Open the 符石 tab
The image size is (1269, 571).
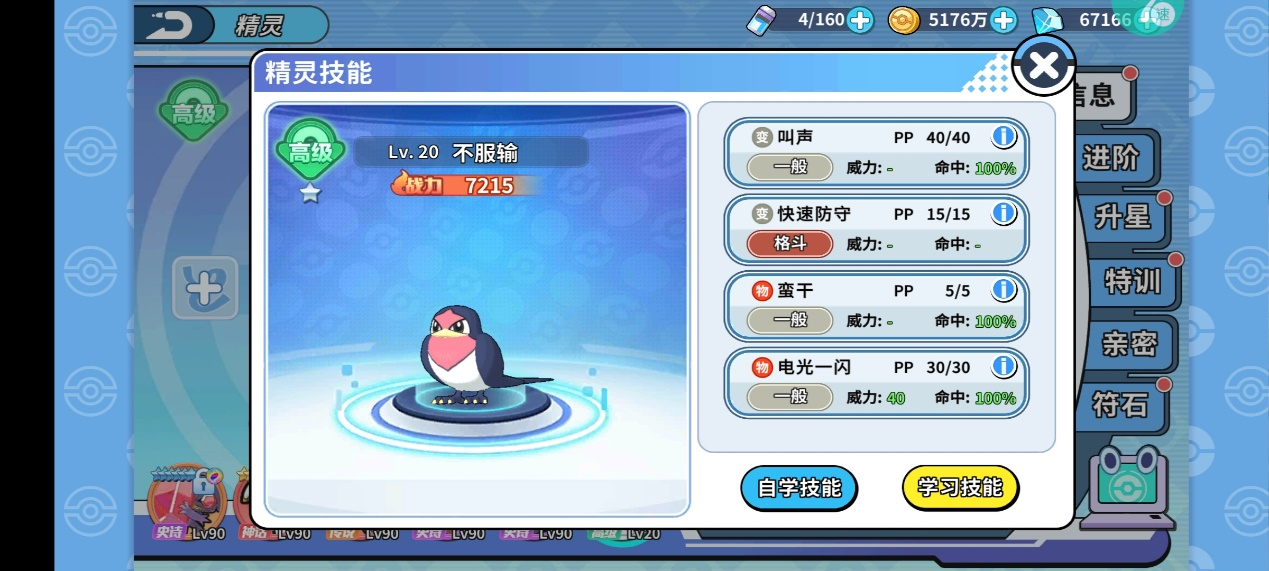[1120, 404]
